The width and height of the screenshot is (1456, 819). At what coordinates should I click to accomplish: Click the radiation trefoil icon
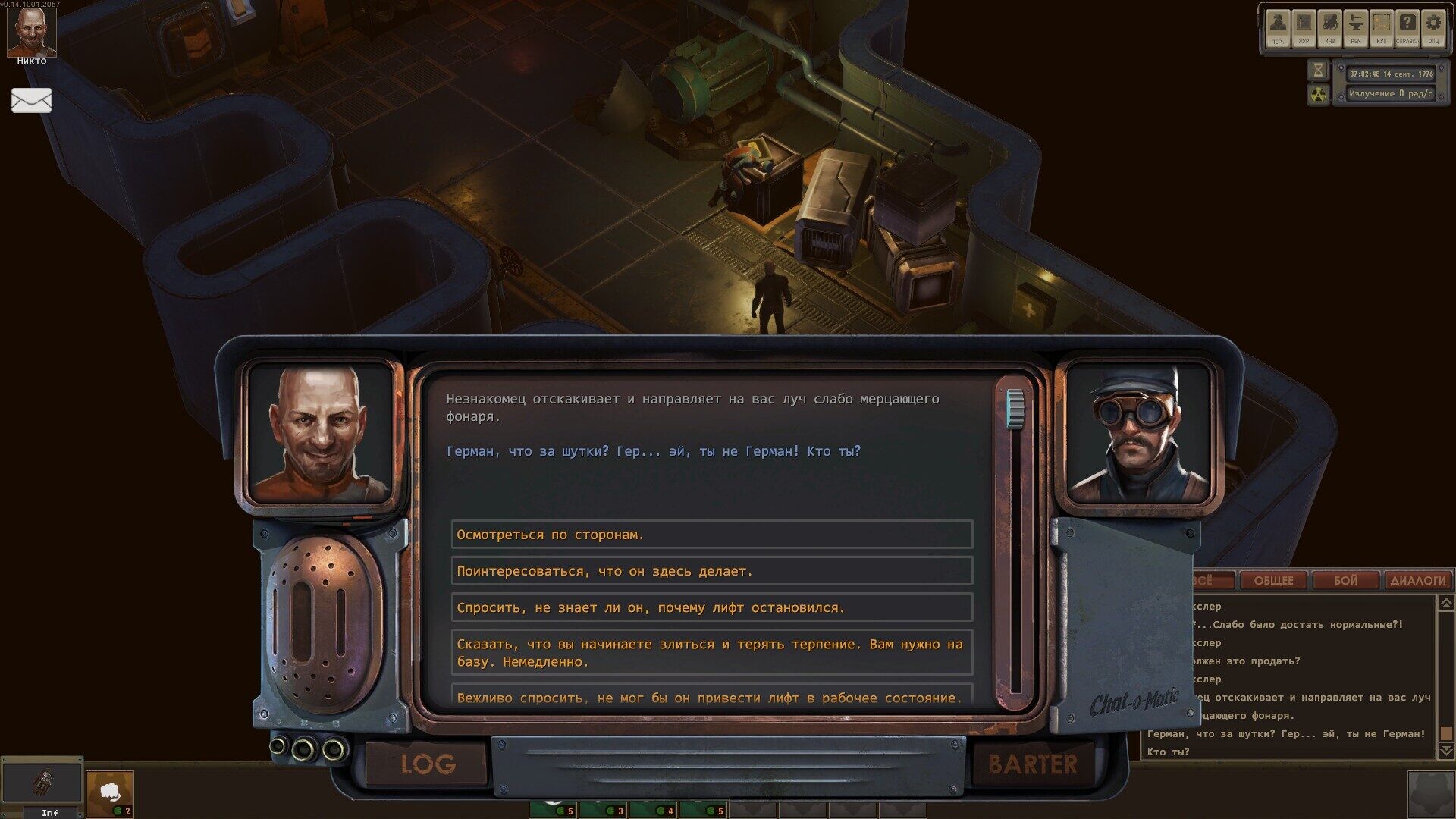tap(1319, 95)
